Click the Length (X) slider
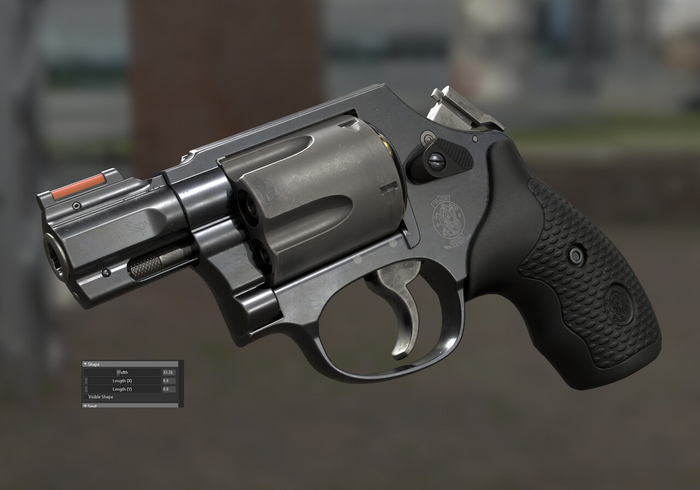Screen dimensions: 700x490 123,381
